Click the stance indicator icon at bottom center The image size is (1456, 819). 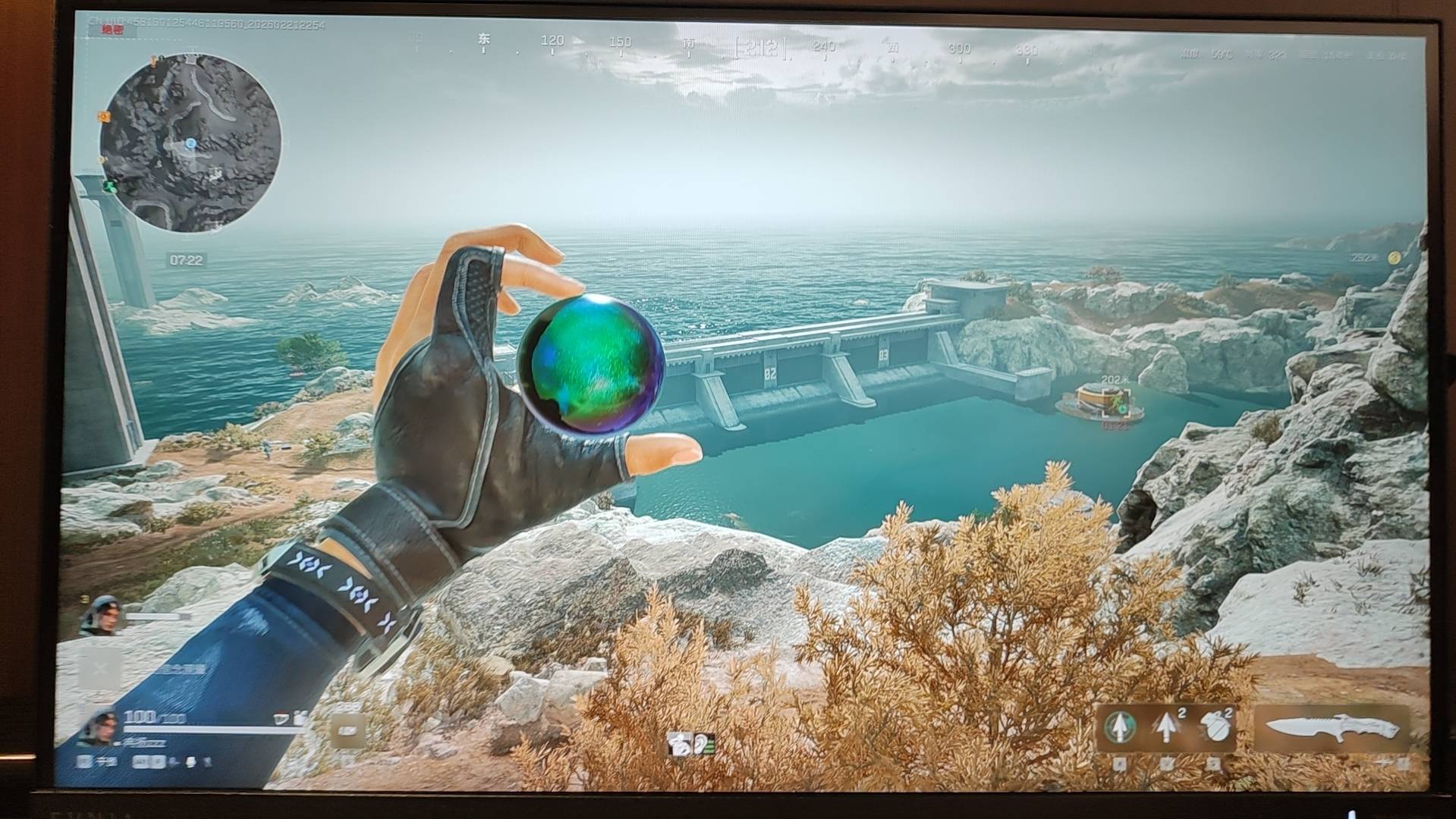tap(691, 745)
